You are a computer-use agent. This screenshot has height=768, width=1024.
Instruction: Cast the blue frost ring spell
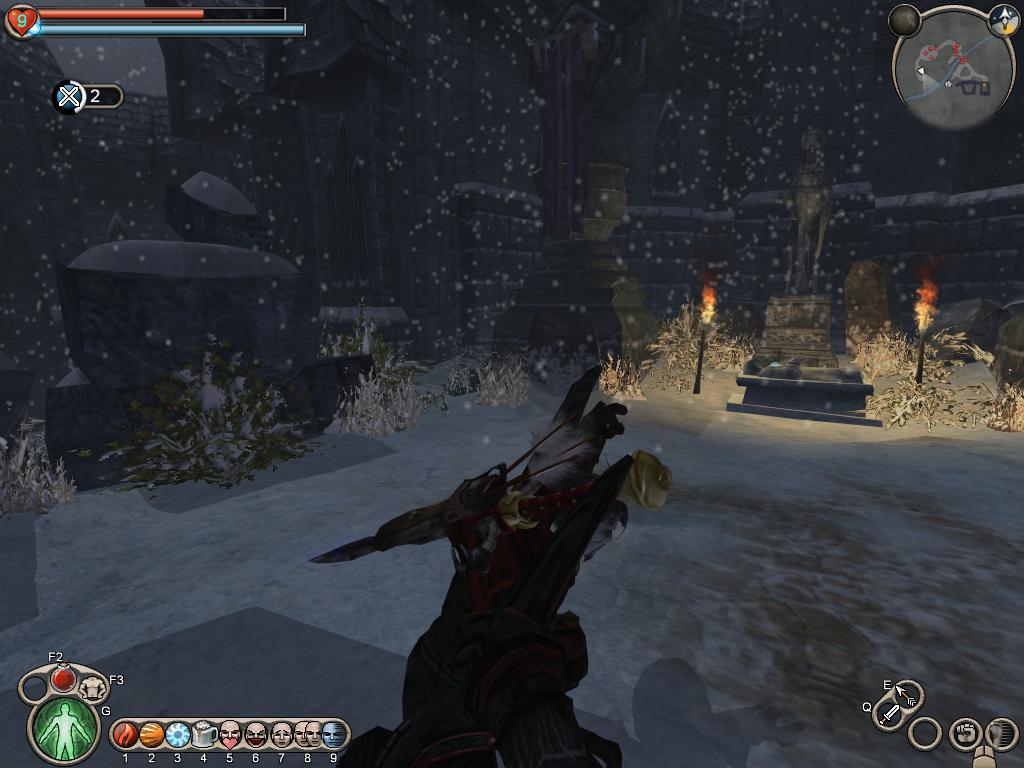pos(178,736)
